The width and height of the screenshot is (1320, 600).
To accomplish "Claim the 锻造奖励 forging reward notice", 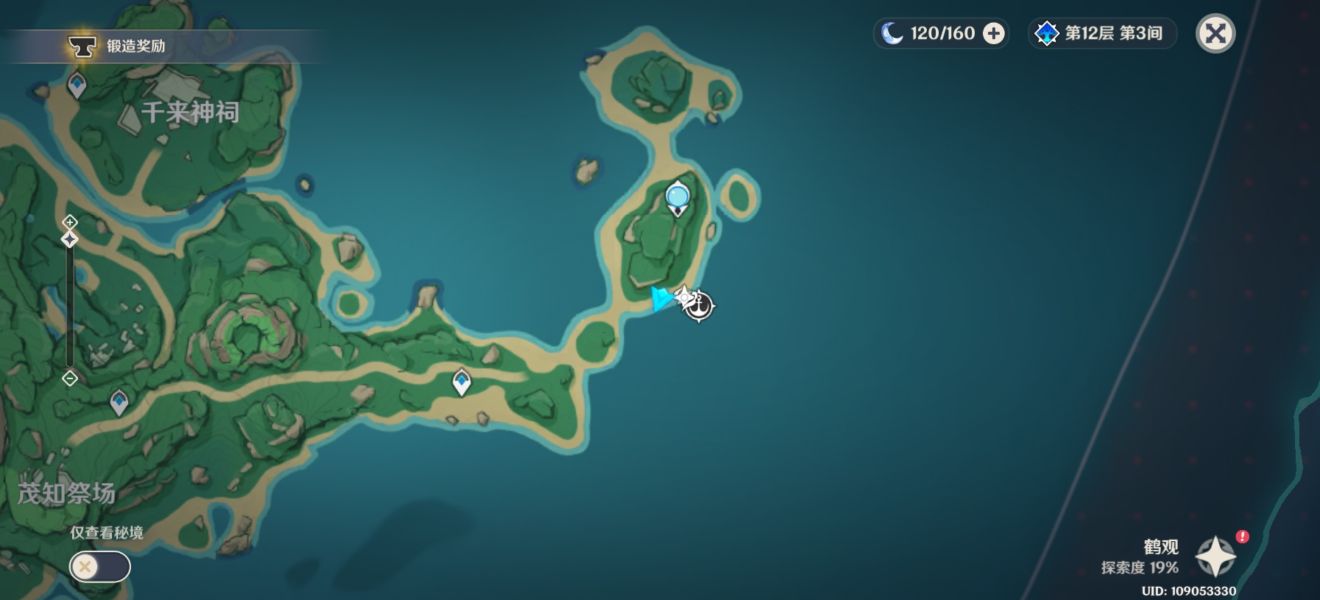I will pyautogui.click(x=130, y=46).
